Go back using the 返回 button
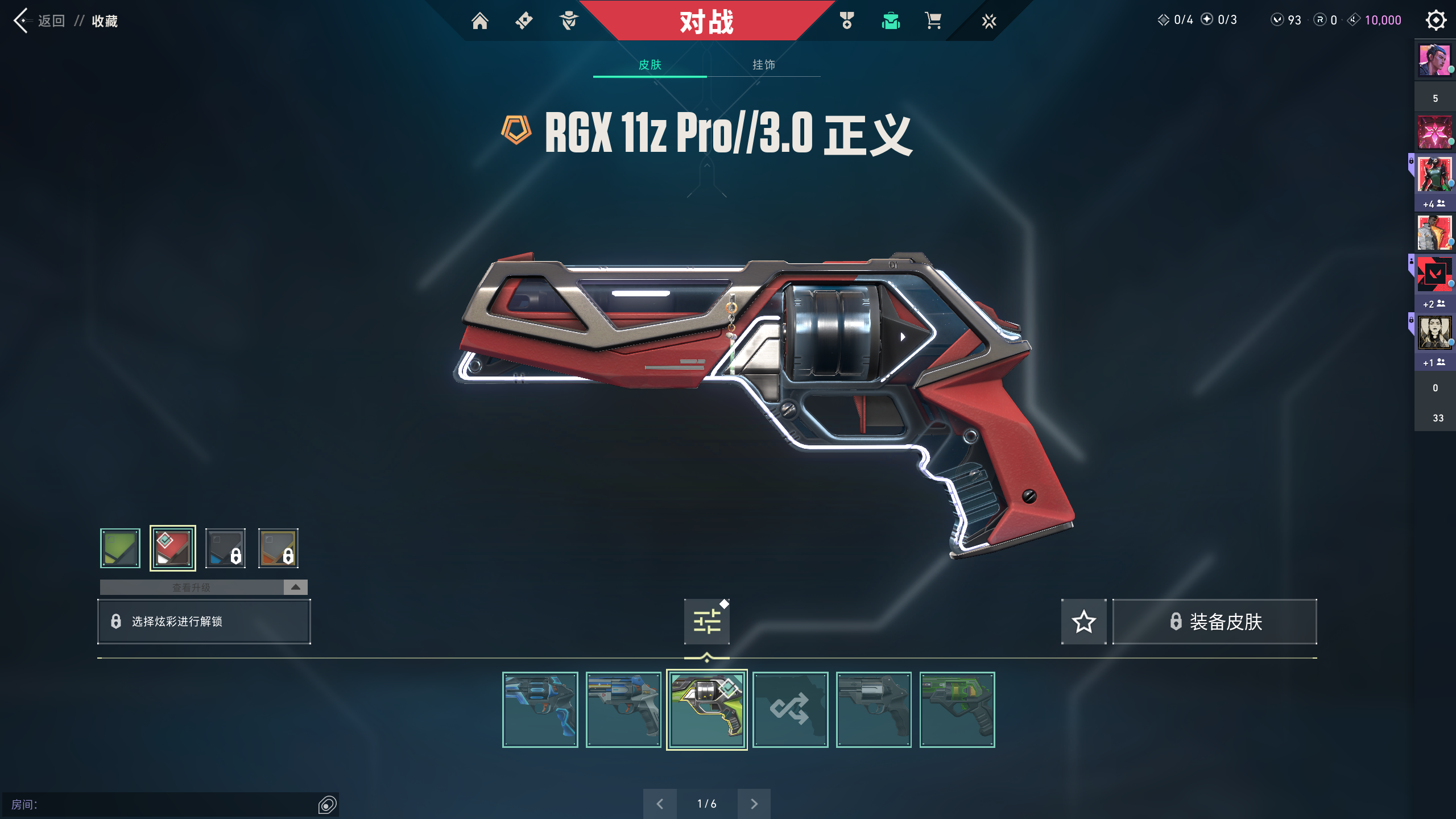The height and width of the screenshot is (819, 1456). tap(40, 21)
